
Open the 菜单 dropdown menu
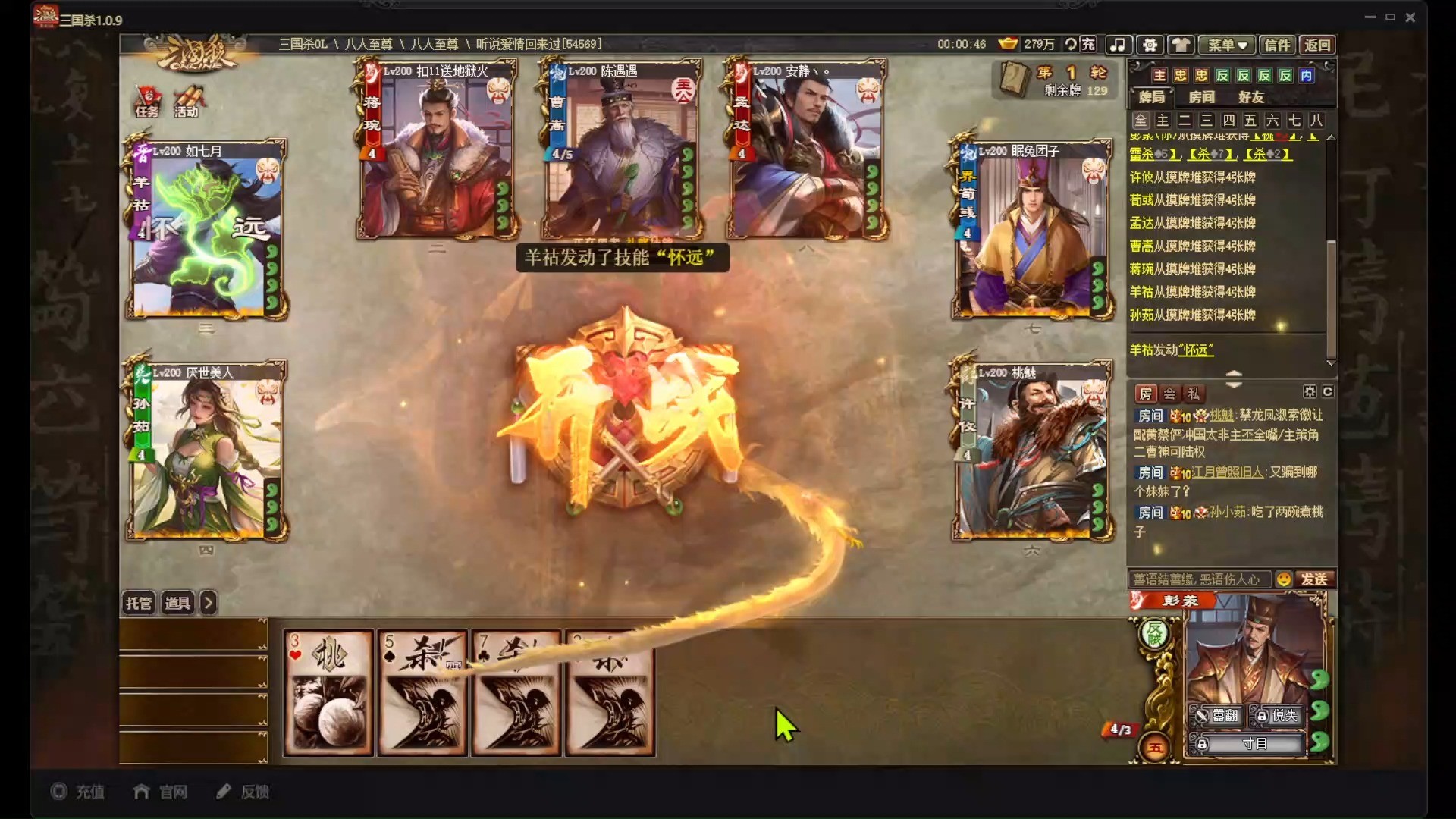coord(1226,45)
